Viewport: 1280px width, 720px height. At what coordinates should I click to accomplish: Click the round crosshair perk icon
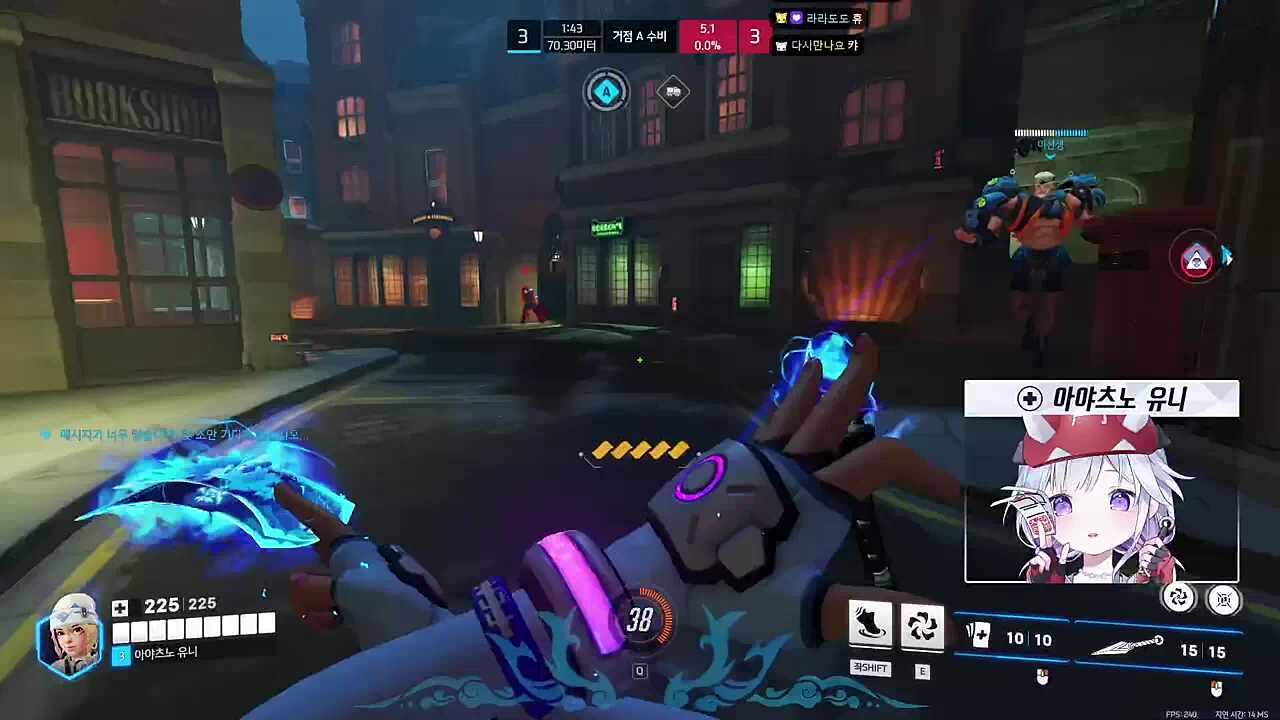coord(1223,599)
